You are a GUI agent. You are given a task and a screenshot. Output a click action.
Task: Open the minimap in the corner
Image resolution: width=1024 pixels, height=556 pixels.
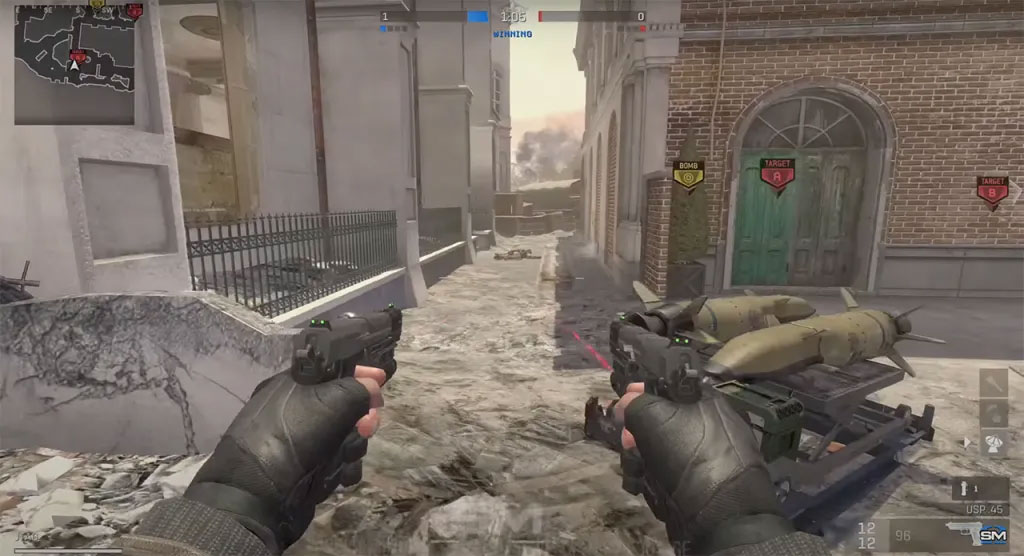(74, 66)
